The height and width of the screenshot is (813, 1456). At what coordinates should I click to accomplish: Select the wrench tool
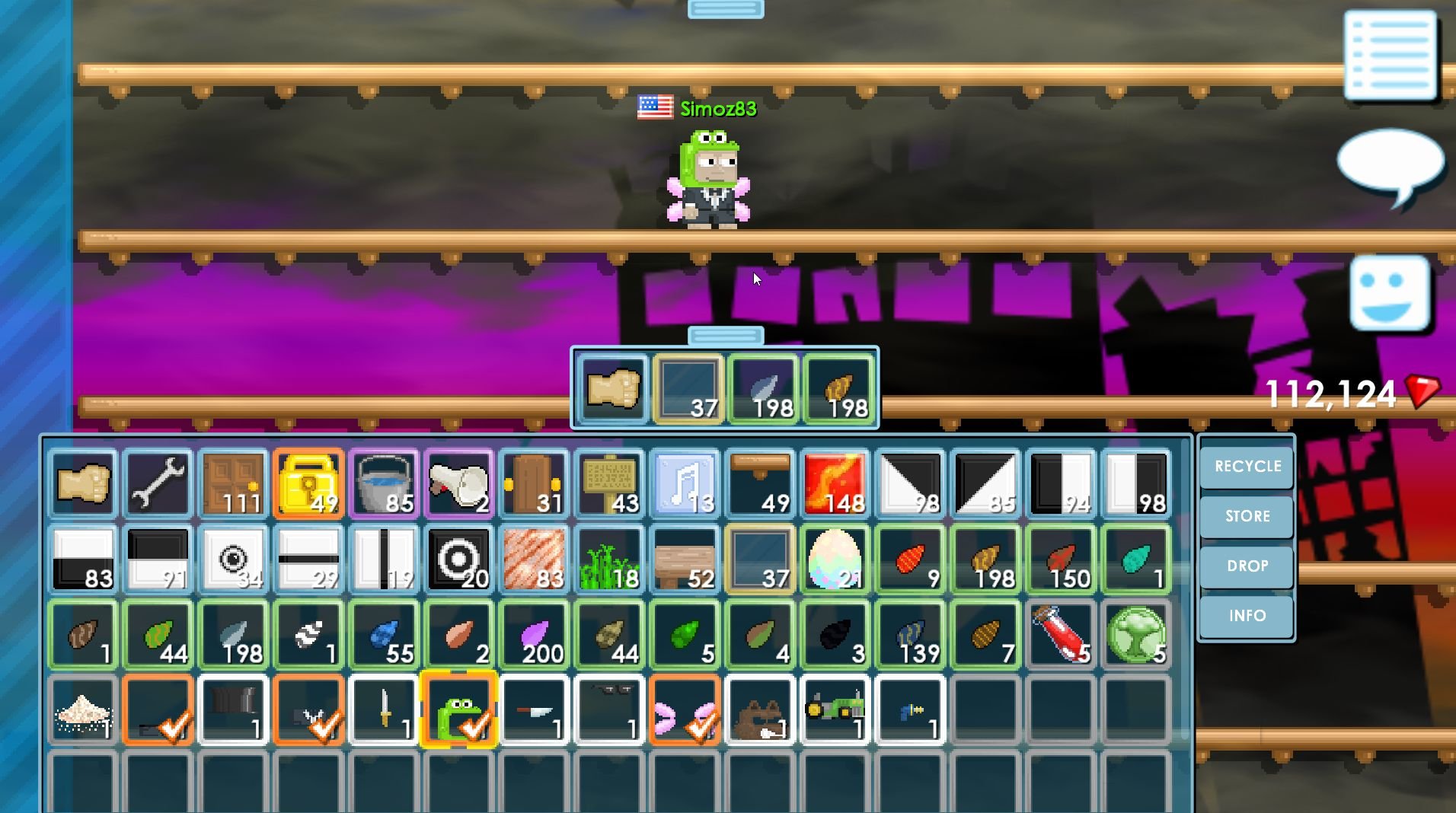(156, 482)
